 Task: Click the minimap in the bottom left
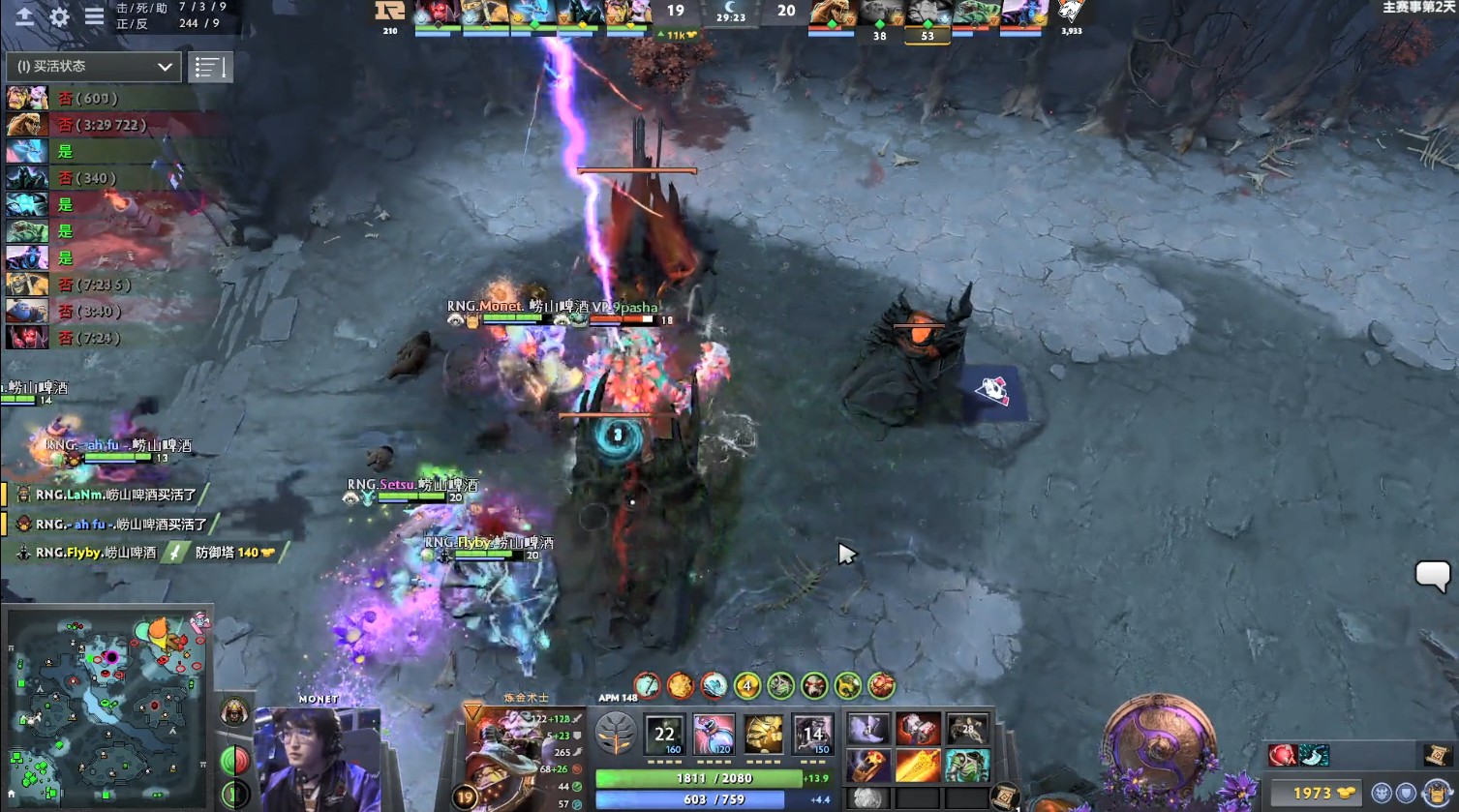(106, 707)
